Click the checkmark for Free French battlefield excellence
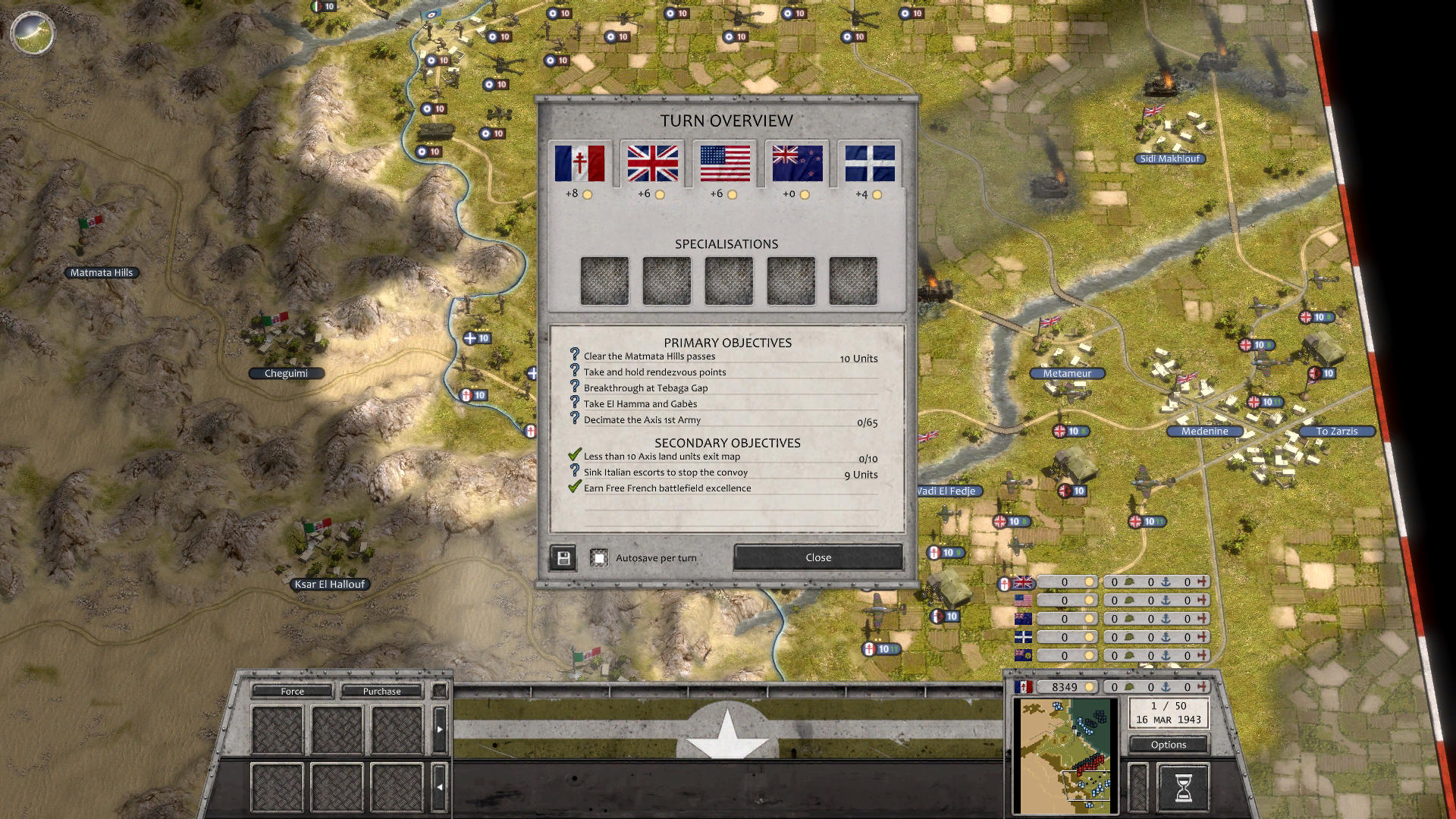 (573, 488)
